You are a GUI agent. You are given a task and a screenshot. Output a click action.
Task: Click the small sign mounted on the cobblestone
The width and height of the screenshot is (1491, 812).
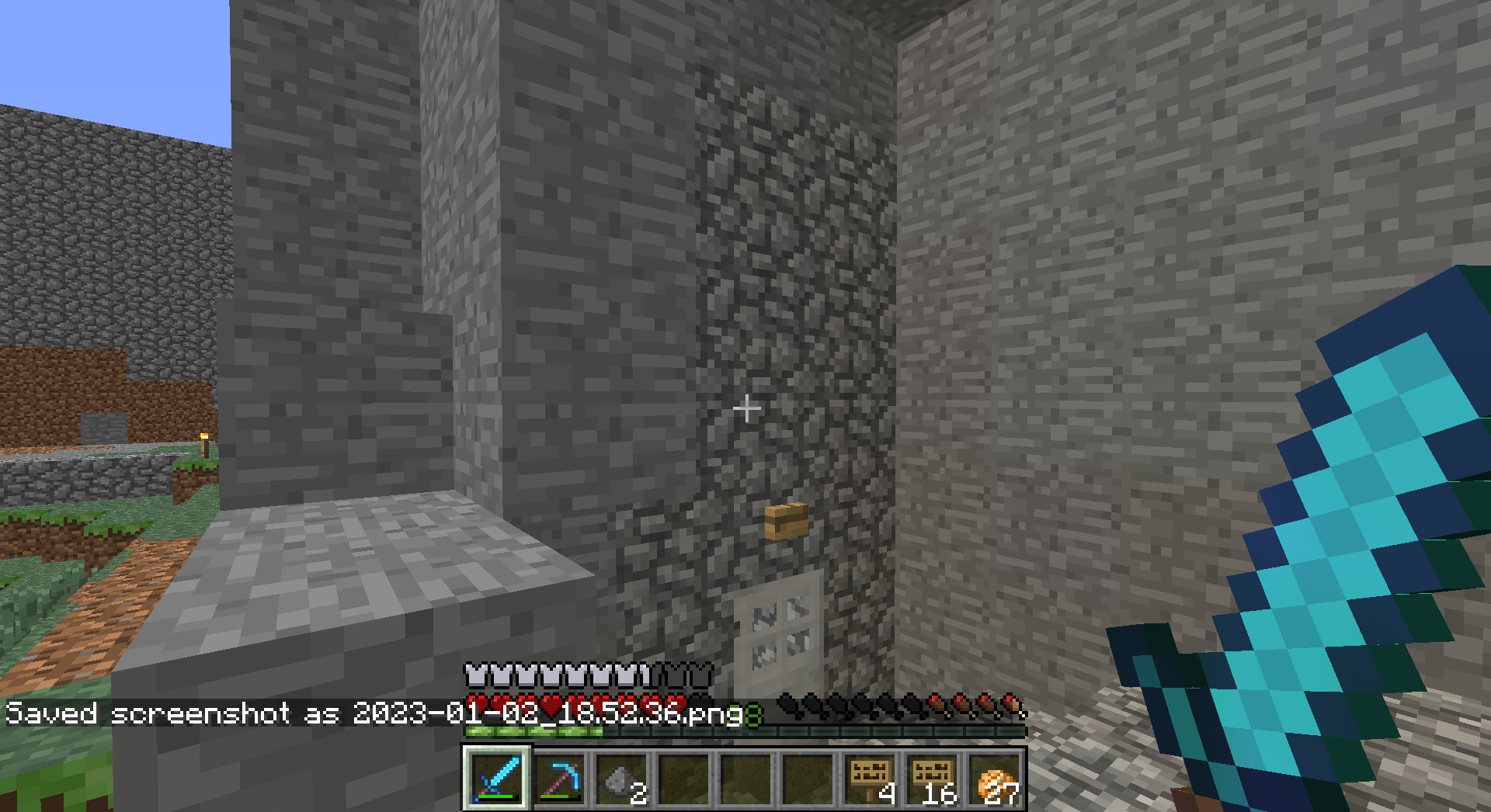coord(786,520)
